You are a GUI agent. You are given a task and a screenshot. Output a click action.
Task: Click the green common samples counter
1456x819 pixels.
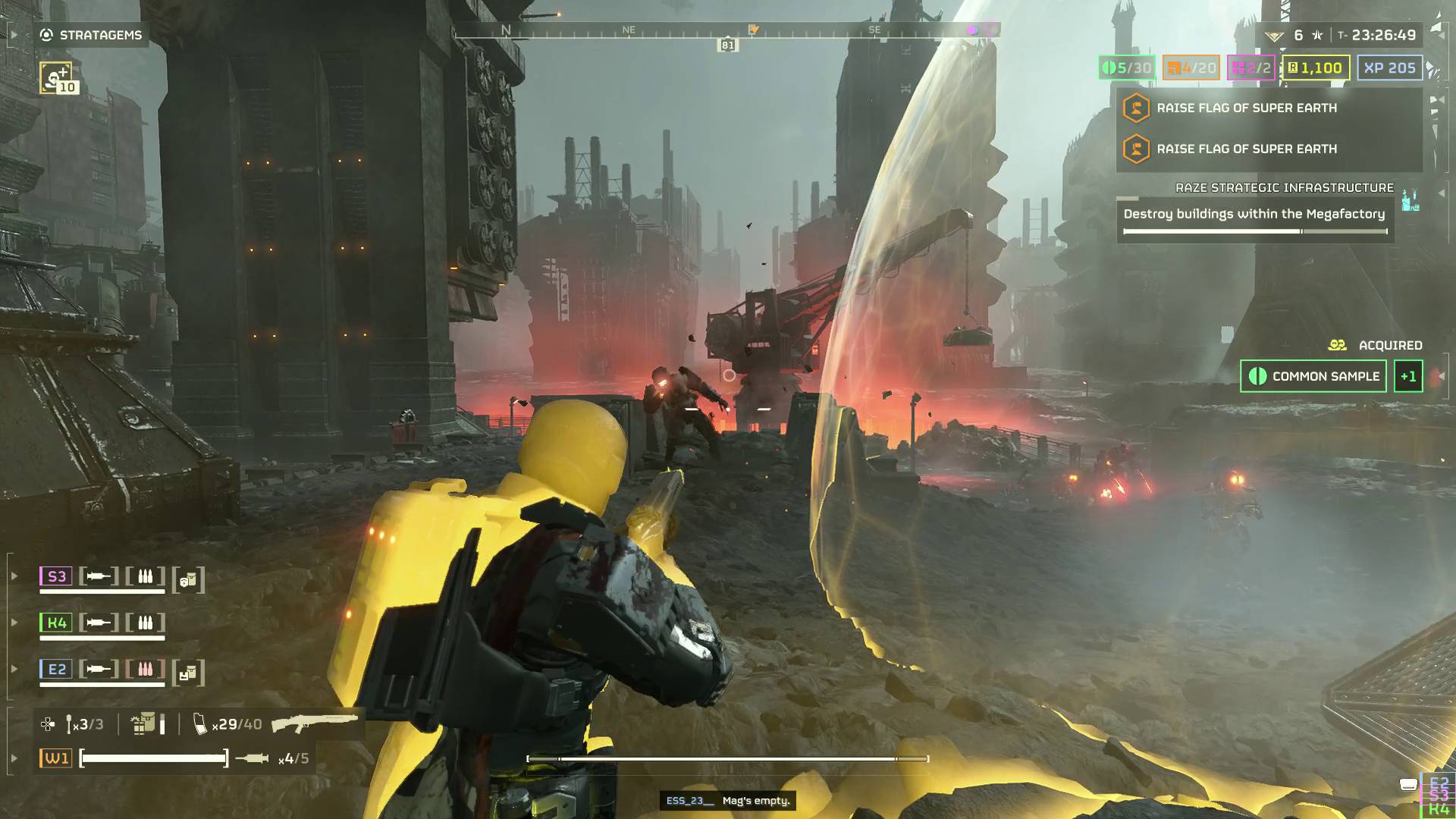click(x=1127, y=67)
